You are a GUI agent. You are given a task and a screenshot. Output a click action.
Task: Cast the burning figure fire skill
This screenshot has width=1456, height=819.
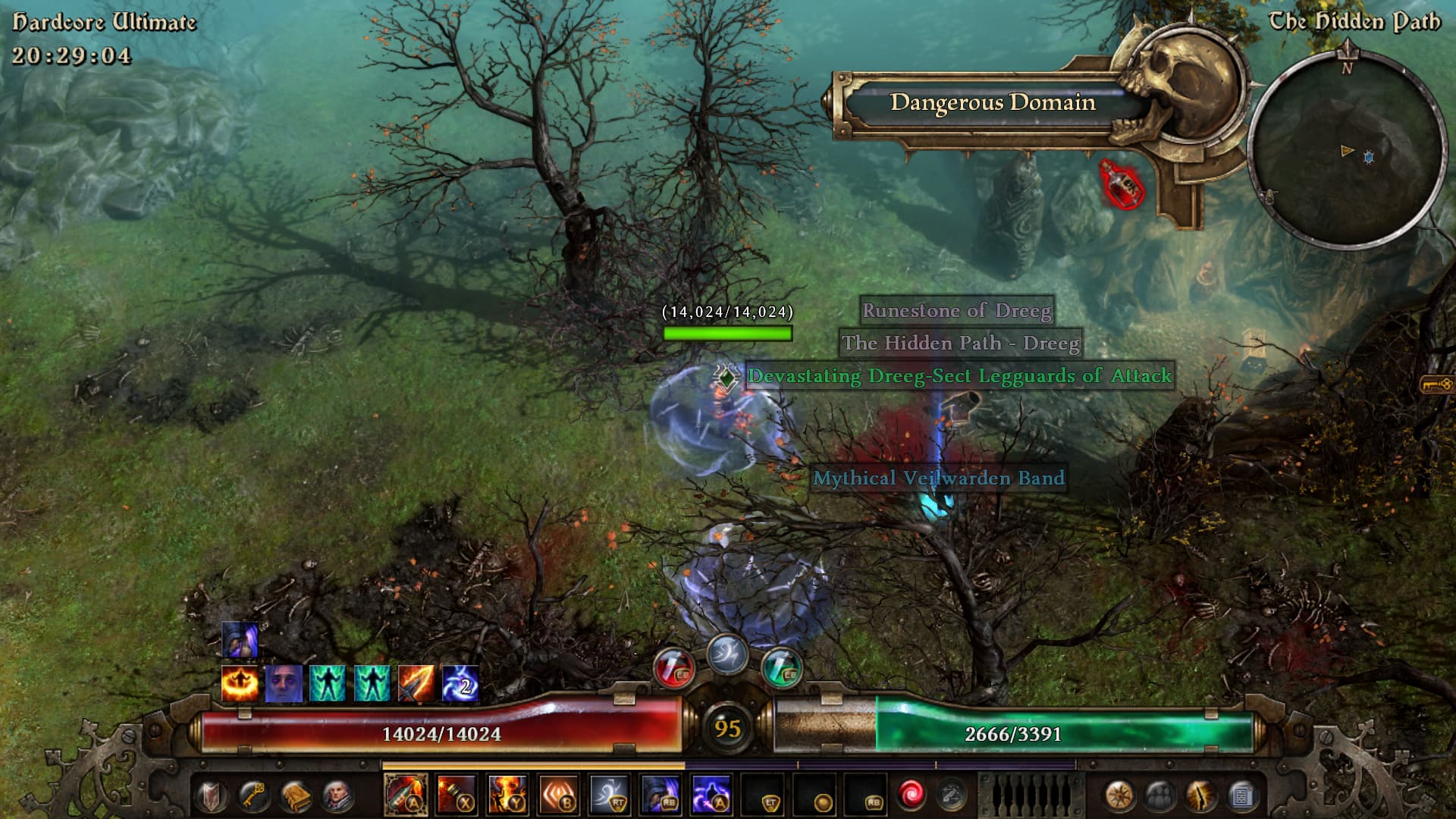pos(507,795)
